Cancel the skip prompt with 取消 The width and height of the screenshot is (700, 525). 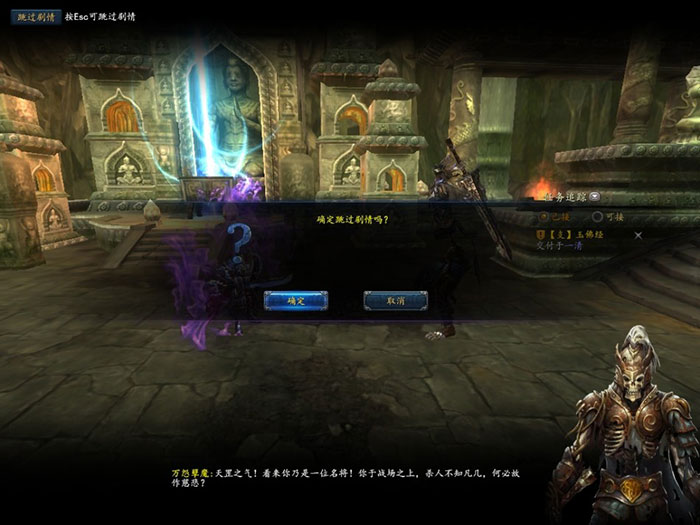395,300
